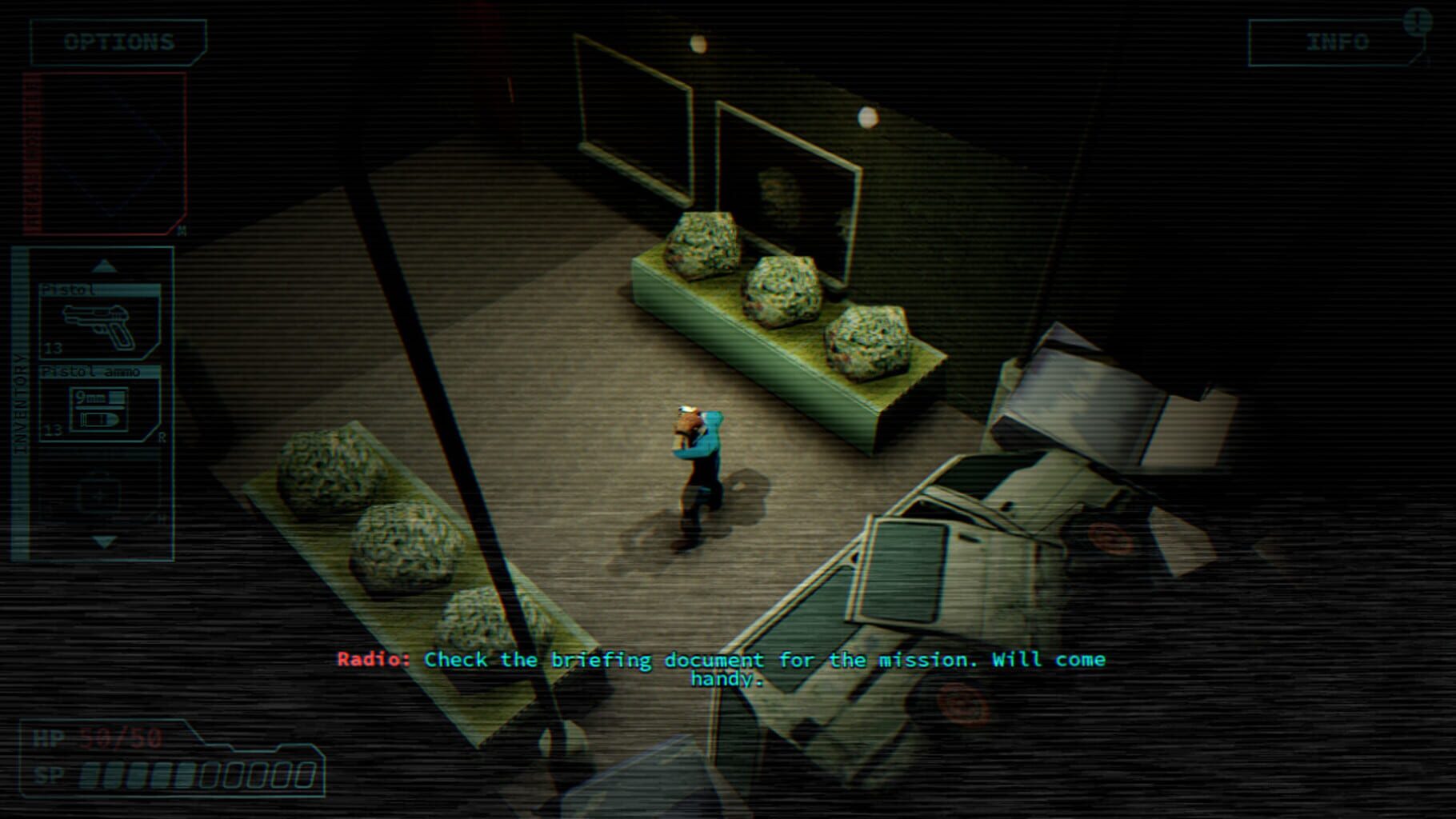Click the H indicator beside the medkit slot
1456x819 pixels.
pyautogui.click(x=160, y=517)
